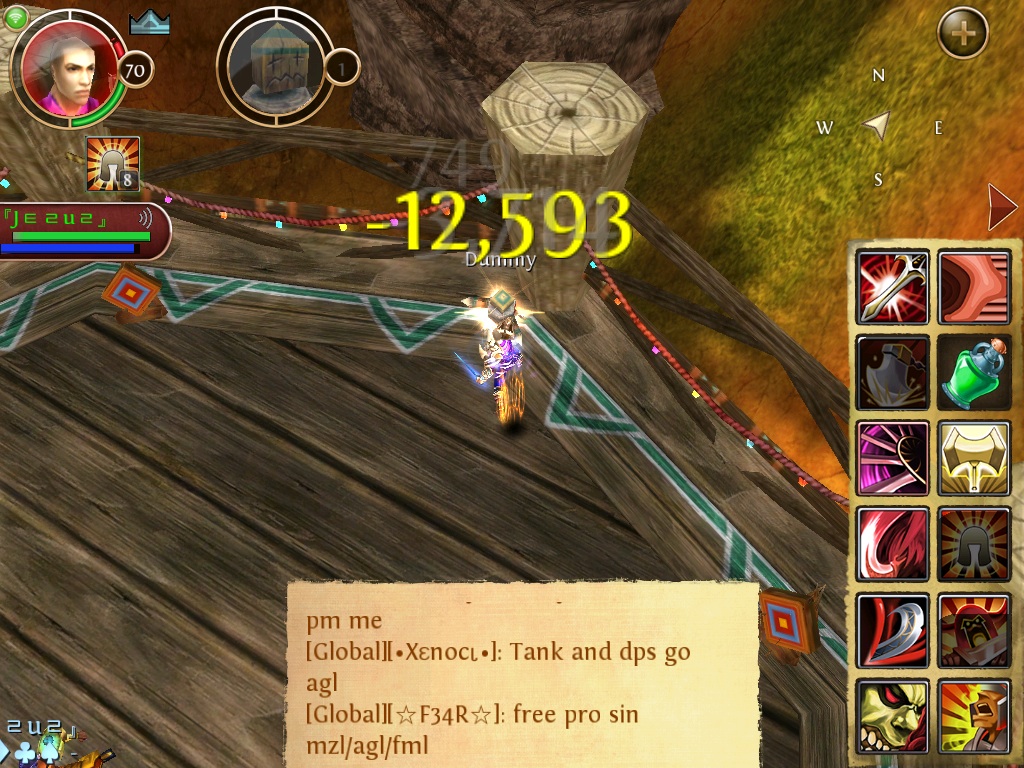Click the compass arrow
Viewport: 1024px width, 768px height.
pos(877,126)
